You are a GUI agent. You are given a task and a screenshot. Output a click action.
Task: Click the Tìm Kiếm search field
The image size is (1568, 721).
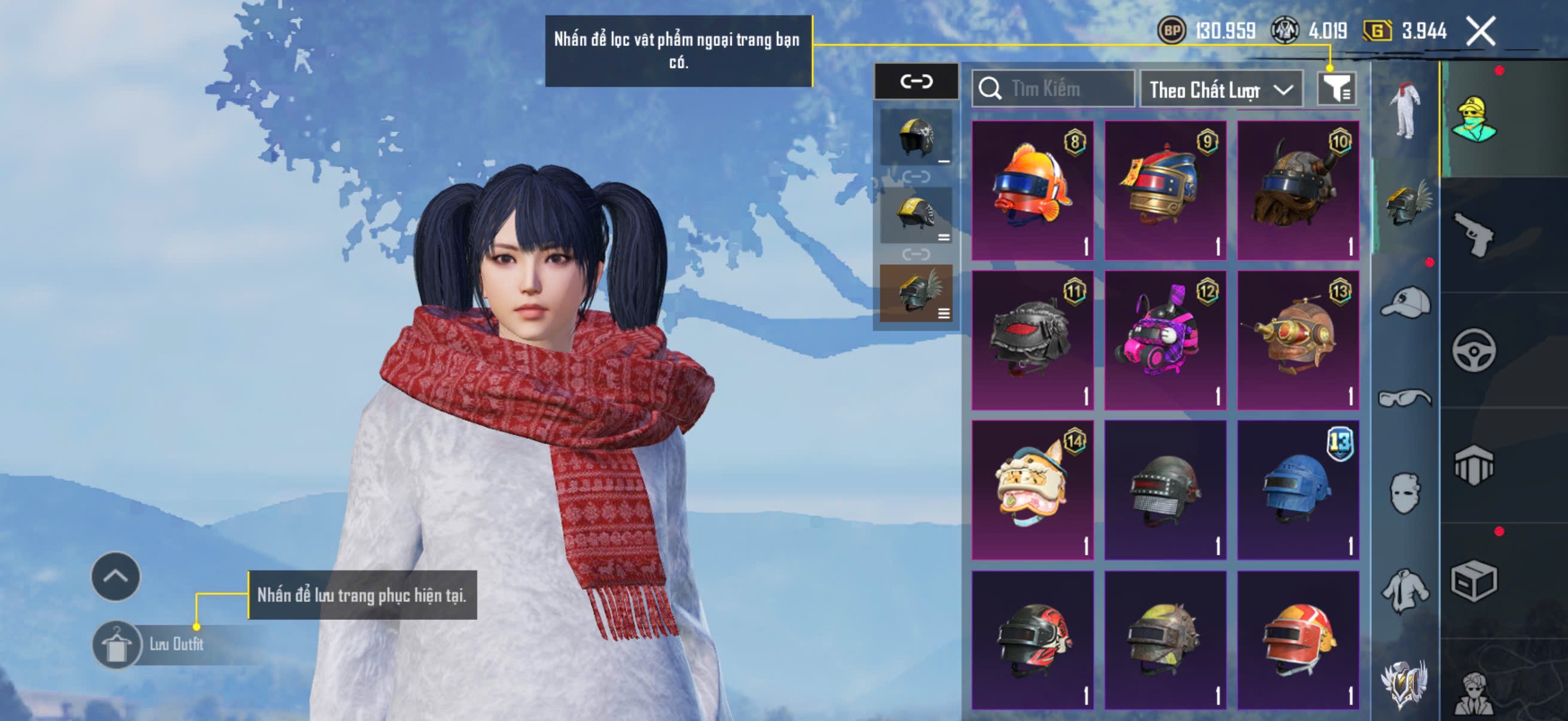(x=1053, y=90)
